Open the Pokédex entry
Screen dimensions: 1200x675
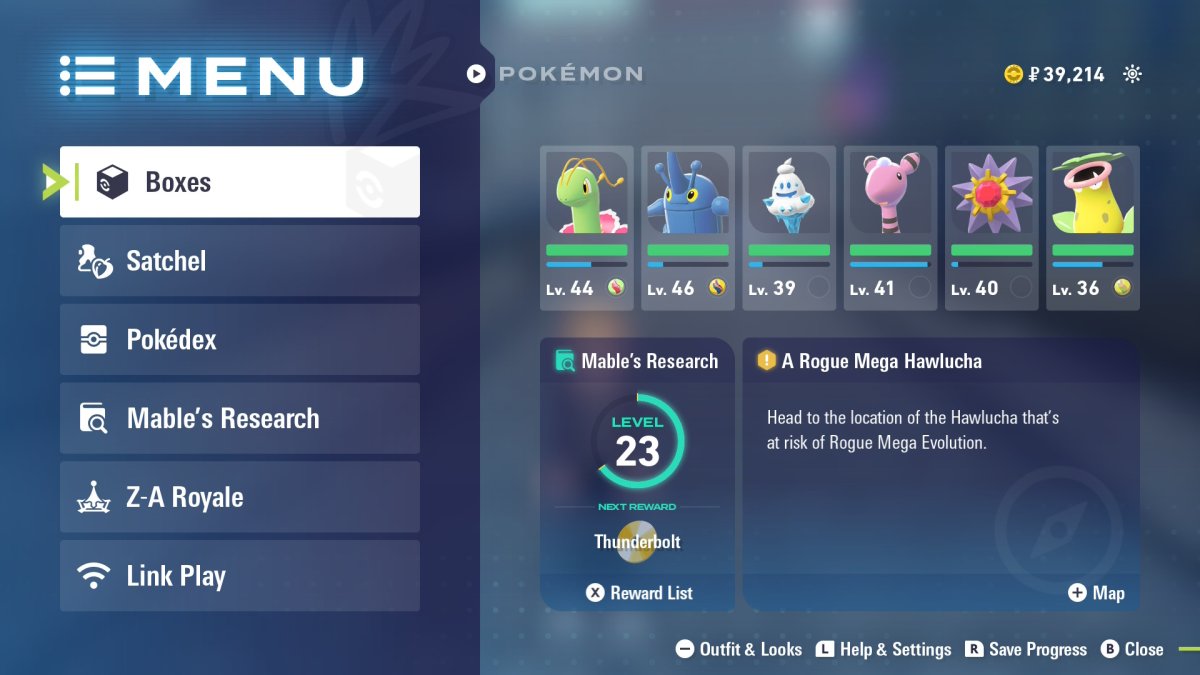pos(240,340)
